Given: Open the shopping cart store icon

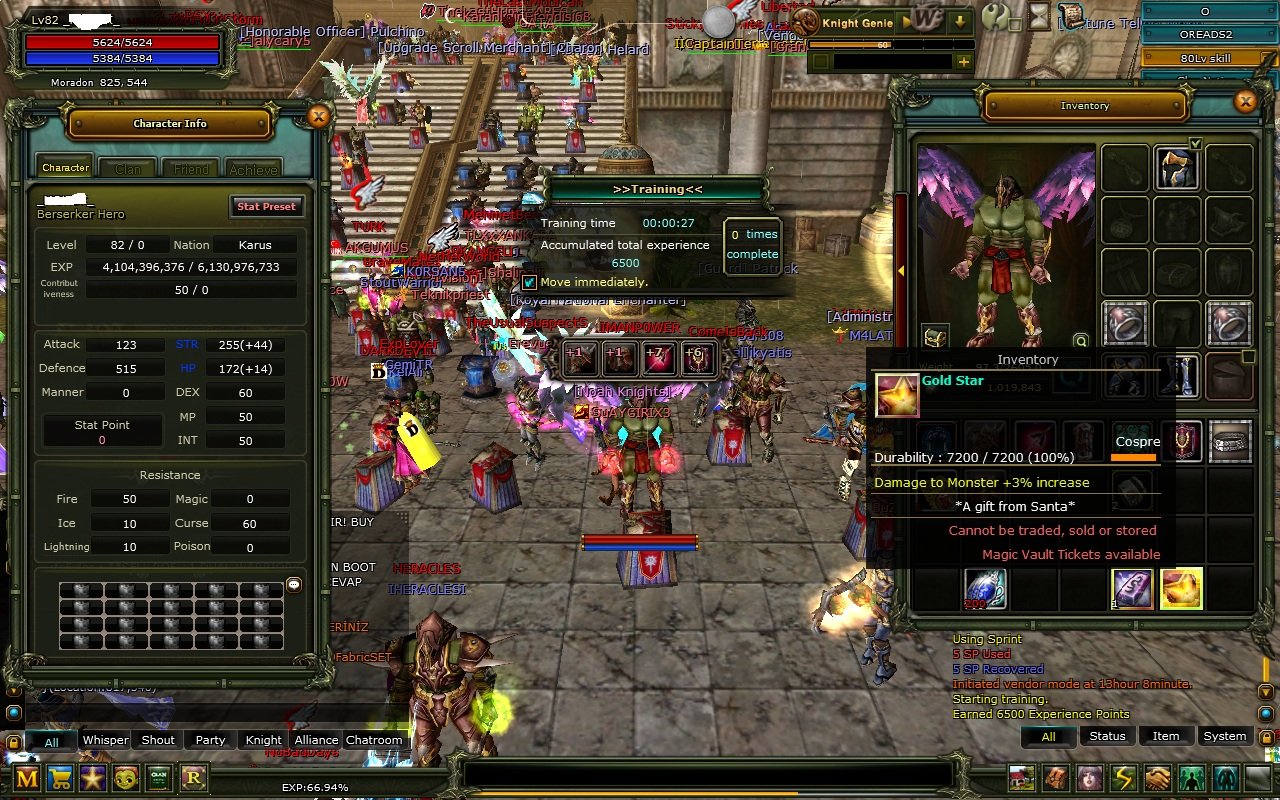Looking at the screenshot, I should (60, 778).
